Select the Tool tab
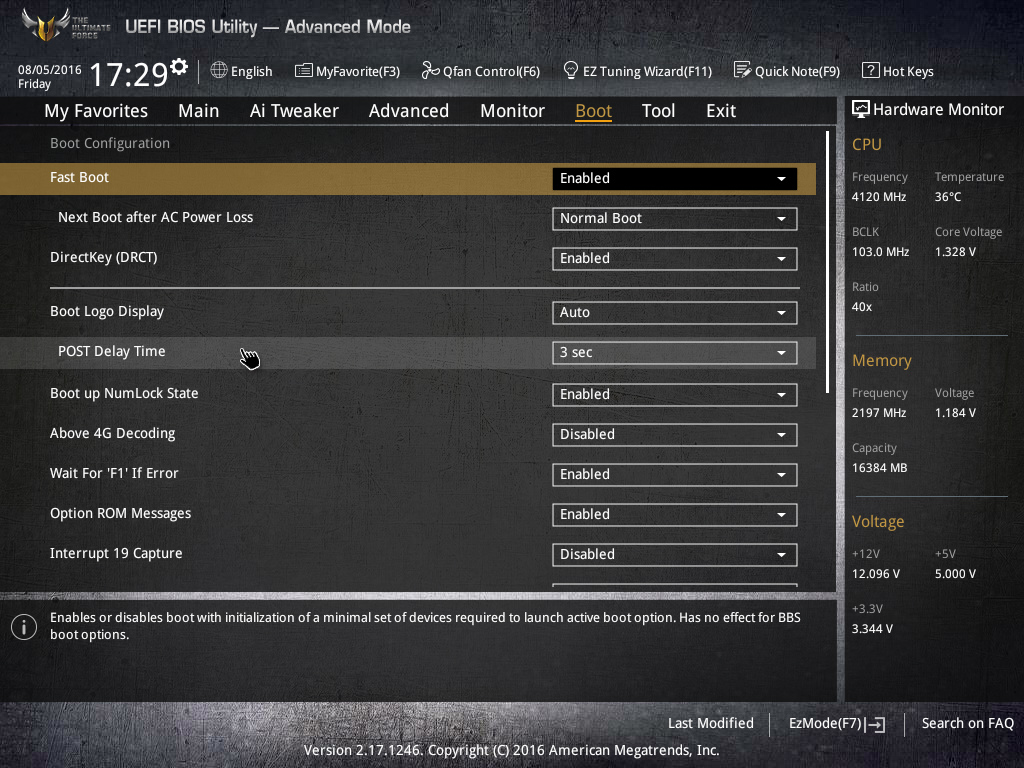 (658, 111)
